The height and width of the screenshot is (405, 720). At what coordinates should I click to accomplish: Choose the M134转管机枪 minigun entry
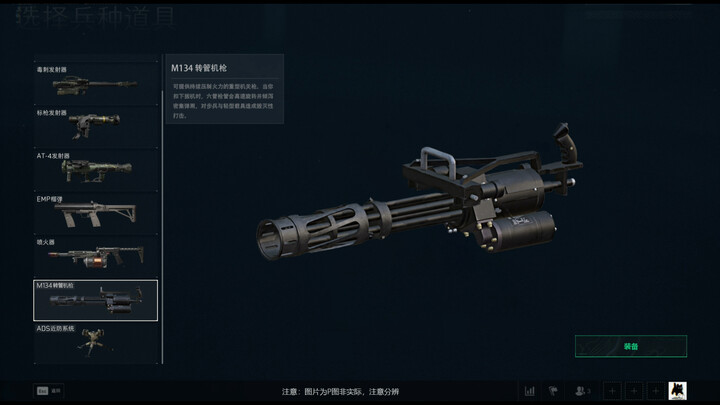(95, 300)
